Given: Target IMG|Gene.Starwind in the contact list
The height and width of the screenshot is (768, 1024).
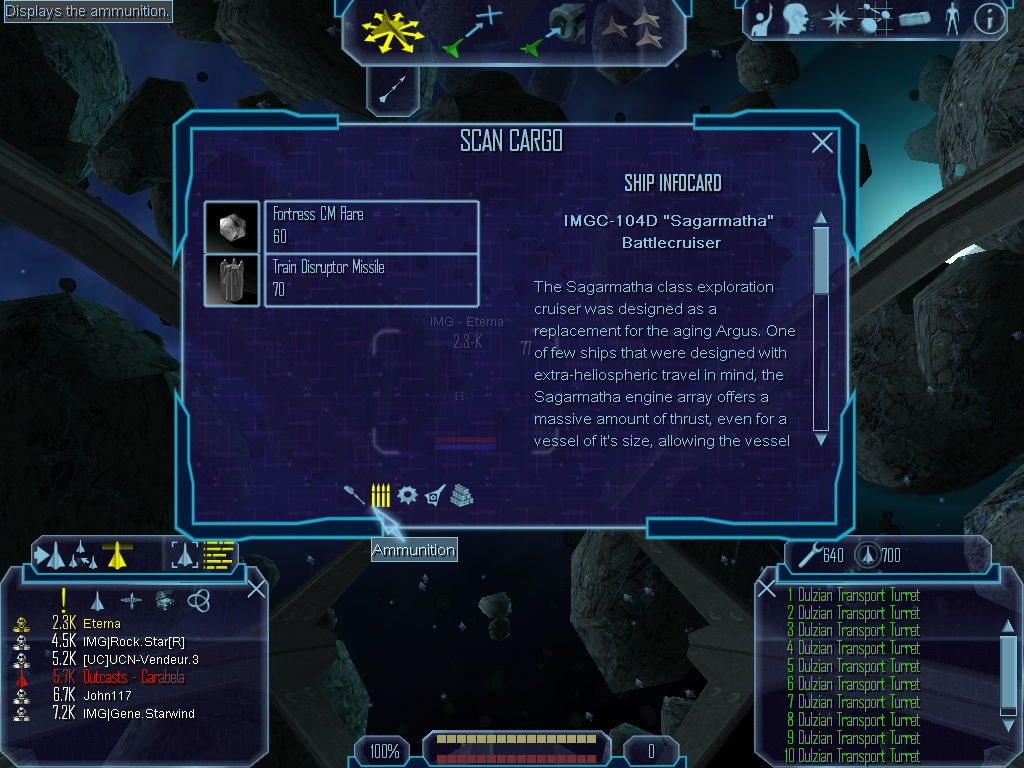Looking at the screenshot, I should 139,714.
